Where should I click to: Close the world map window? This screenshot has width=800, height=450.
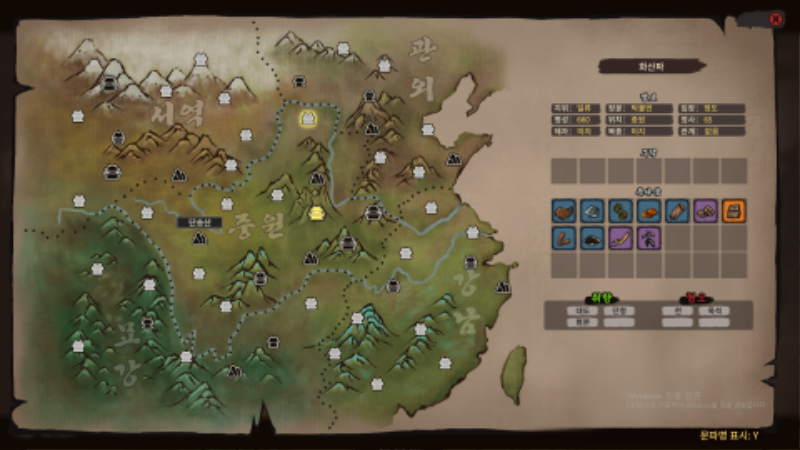pyautogui.click(x=776, y=18)
